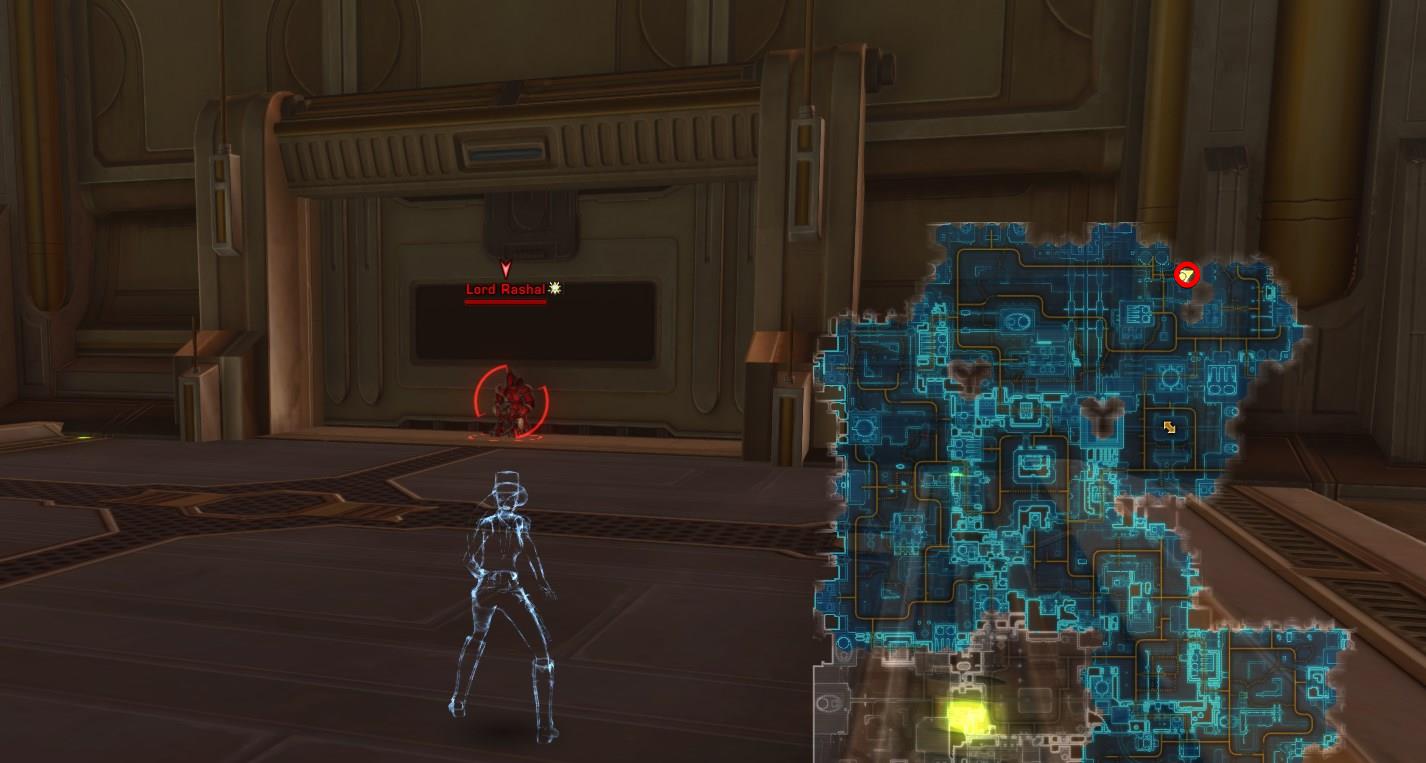Click the red targeting arrow above Lord Rashal

tap(505, 269)
